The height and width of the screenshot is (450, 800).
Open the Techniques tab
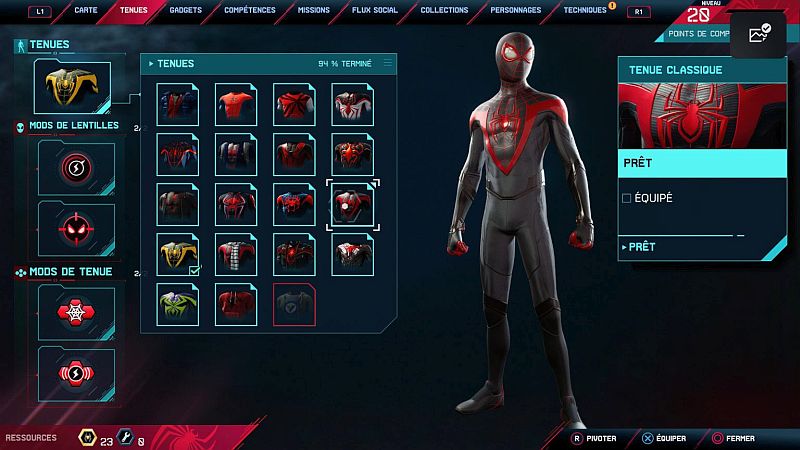pyautogui.click(x=584, y=10)
